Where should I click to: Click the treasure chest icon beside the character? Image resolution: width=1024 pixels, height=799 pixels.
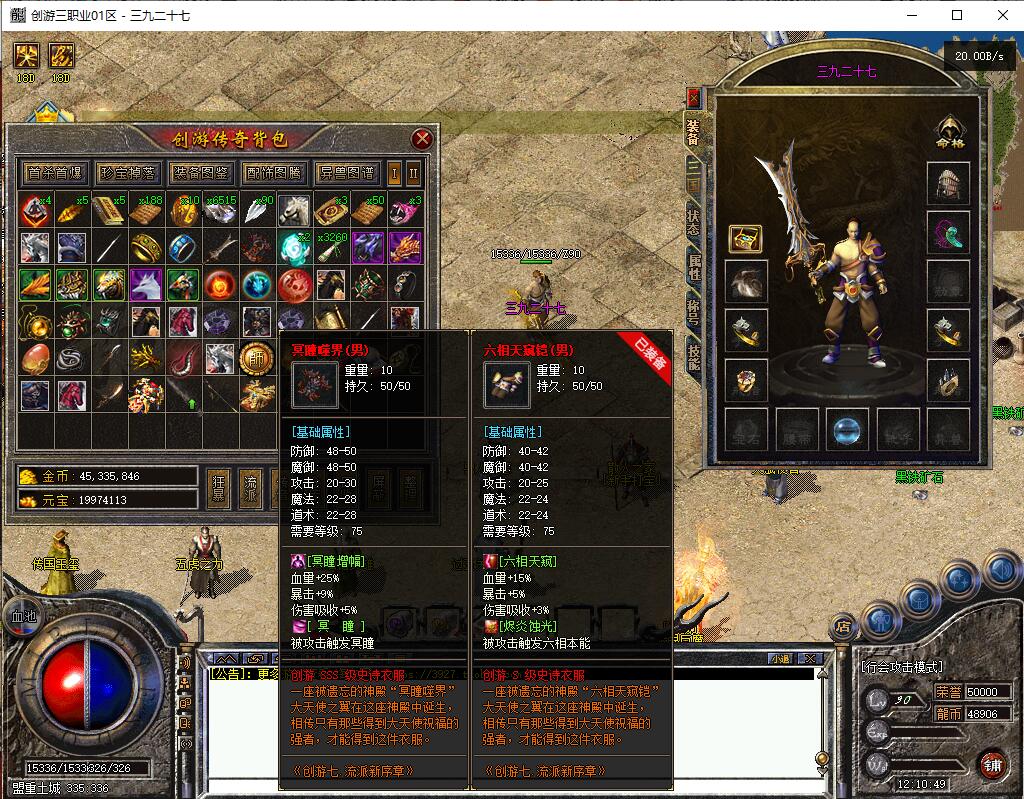point(746,238)
